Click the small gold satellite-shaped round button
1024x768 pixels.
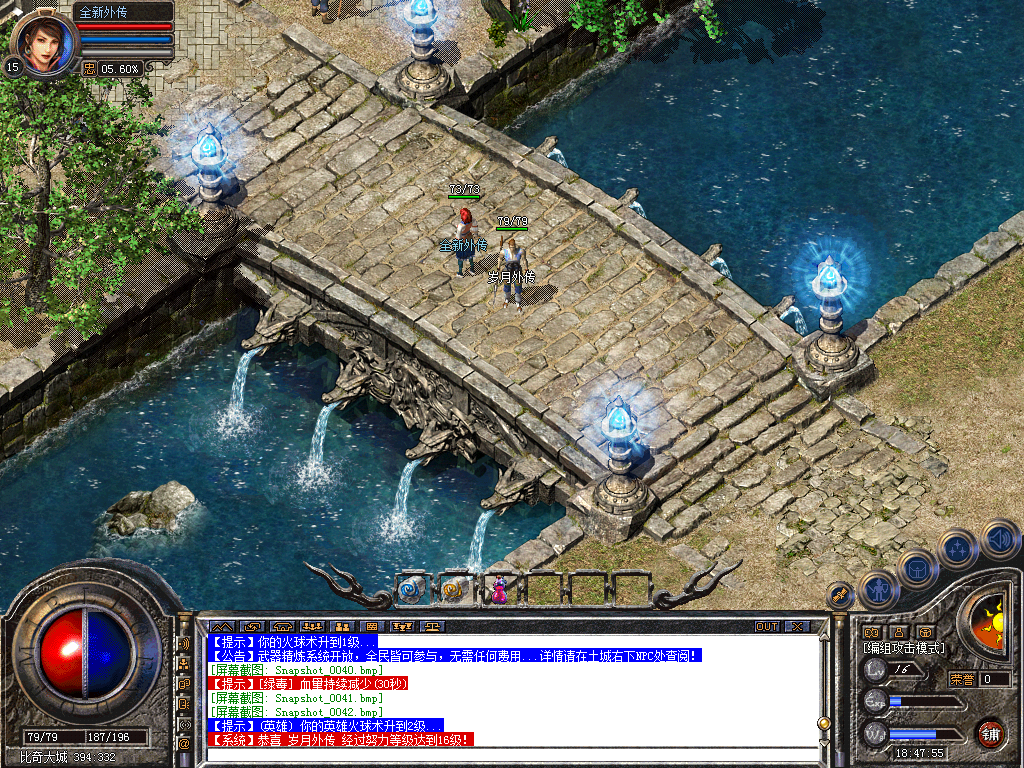[x=840, y=596]
